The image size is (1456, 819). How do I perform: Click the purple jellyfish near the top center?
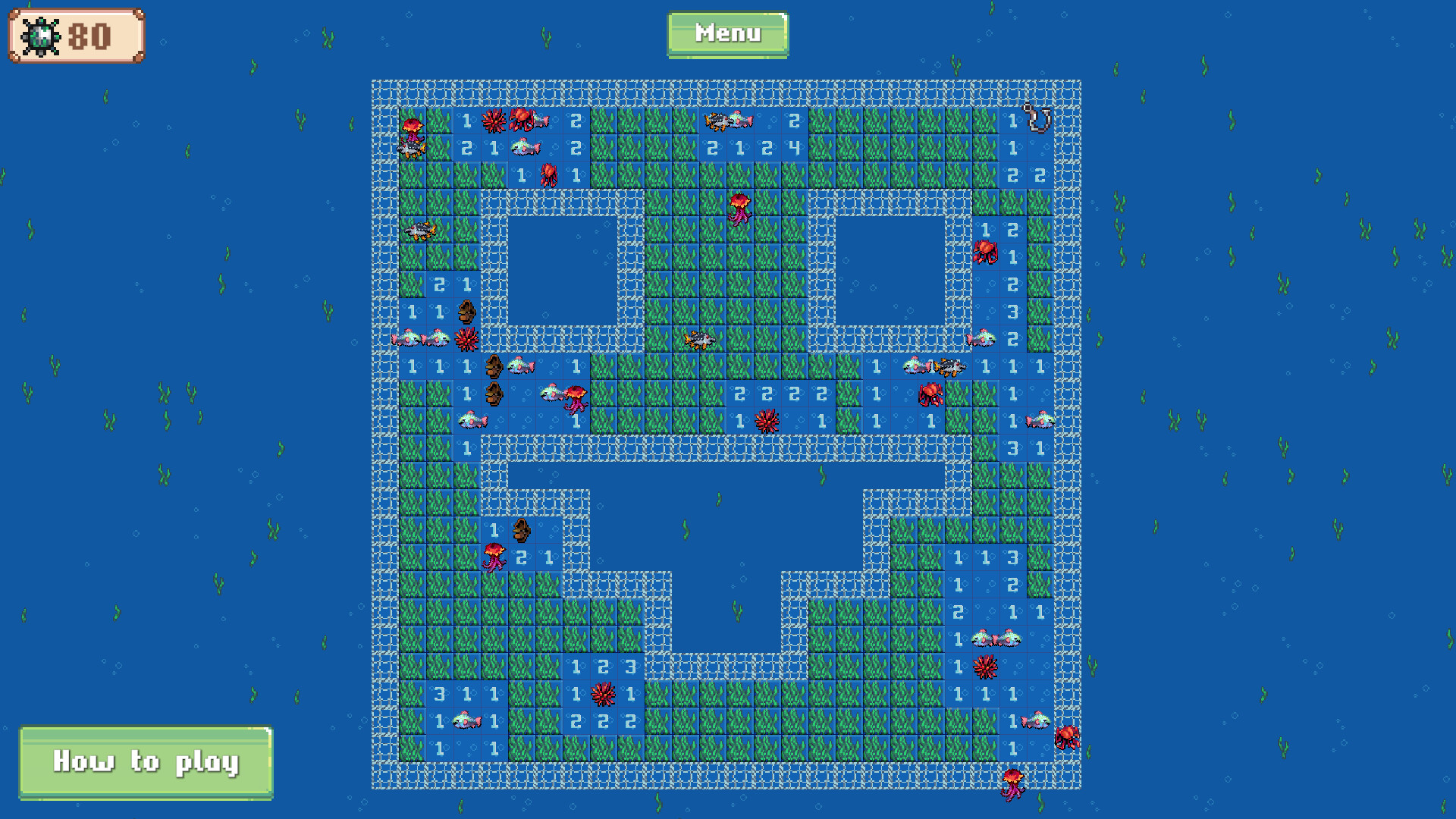point(739,209)
